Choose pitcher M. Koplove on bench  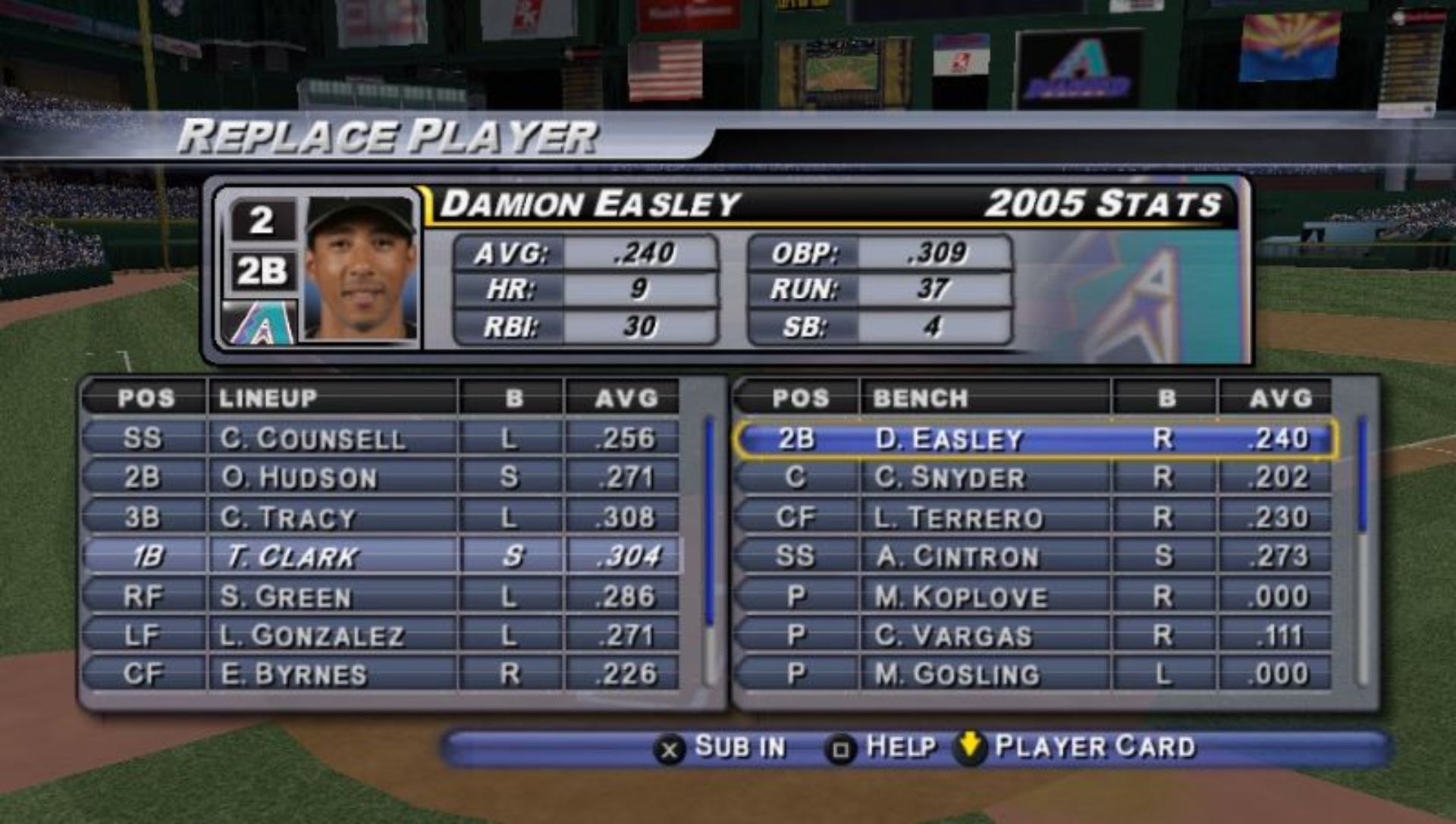[x=961, y=597]
